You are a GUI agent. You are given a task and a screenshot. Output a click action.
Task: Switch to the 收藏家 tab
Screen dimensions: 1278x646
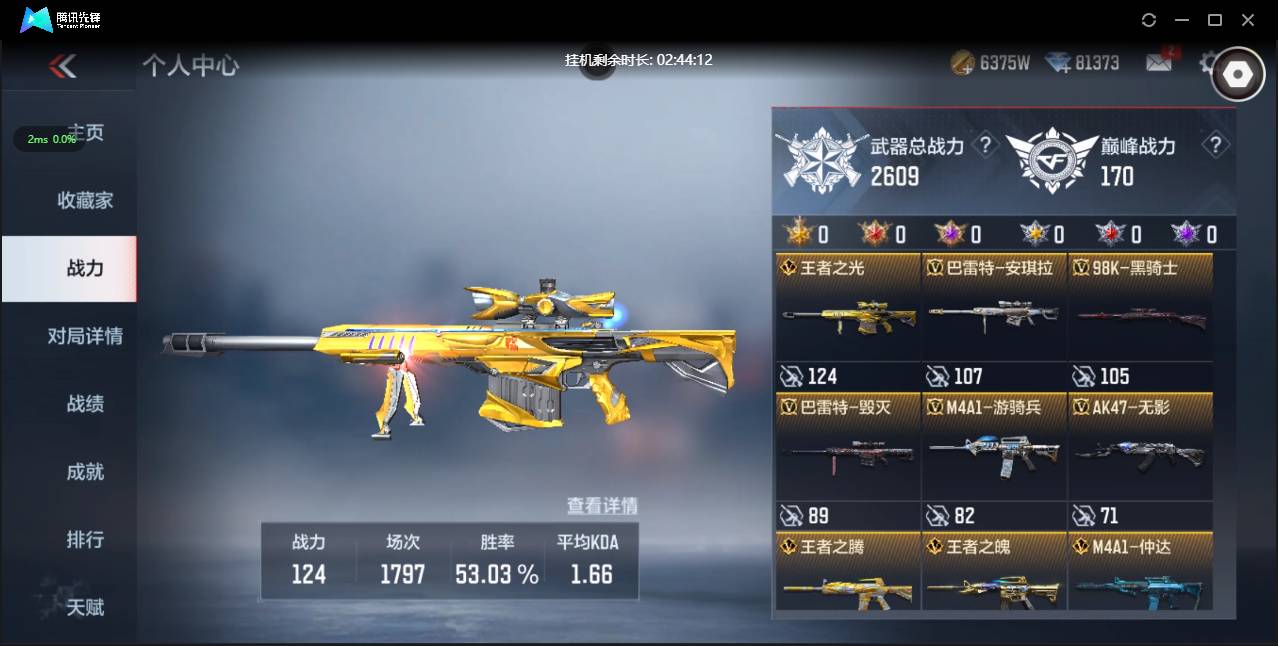pos(85,200)
